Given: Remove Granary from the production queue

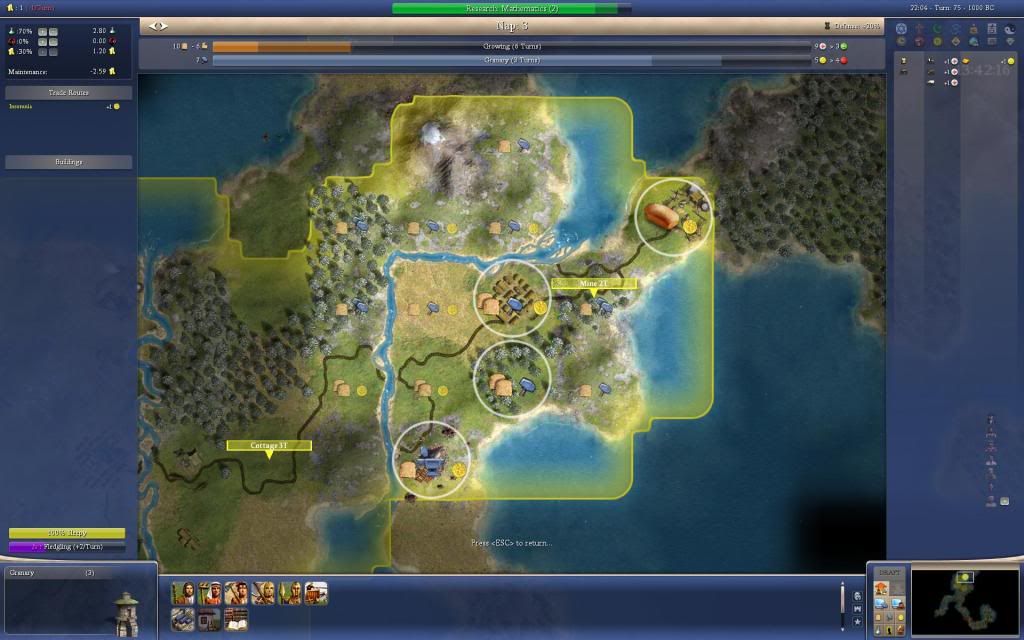Looking at the screenshot, I should (60, 573).
